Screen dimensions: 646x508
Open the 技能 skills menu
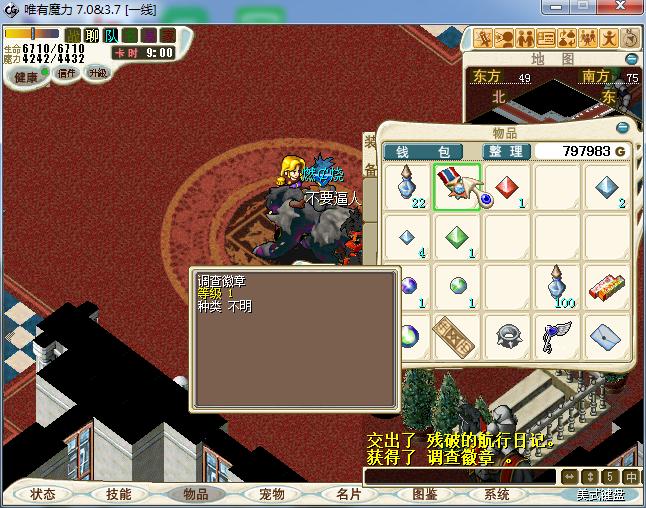[x=119, y=494]
